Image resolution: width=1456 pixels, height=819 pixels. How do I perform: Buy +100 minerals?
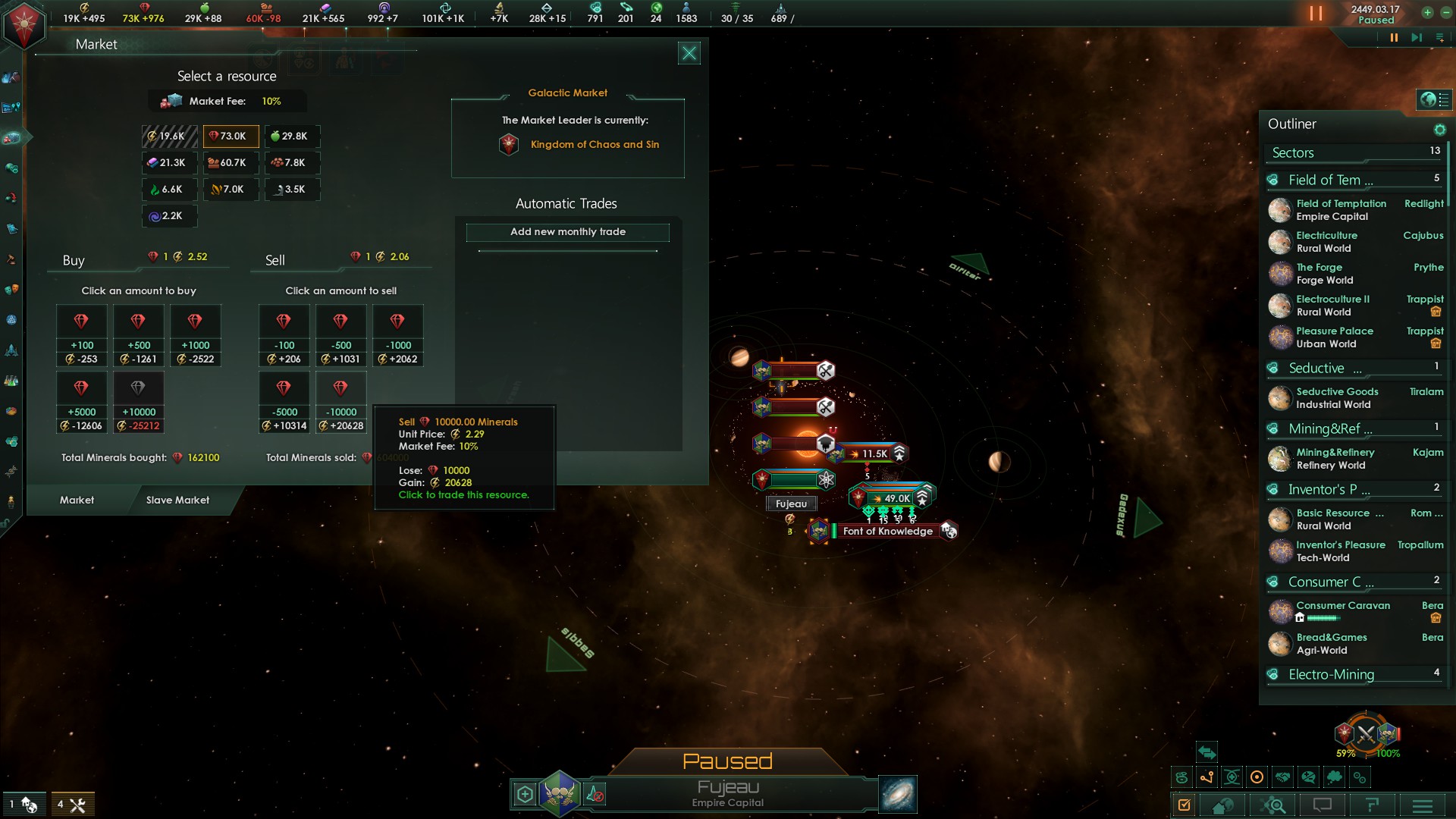pyautogui.click(x=82, y=335)
